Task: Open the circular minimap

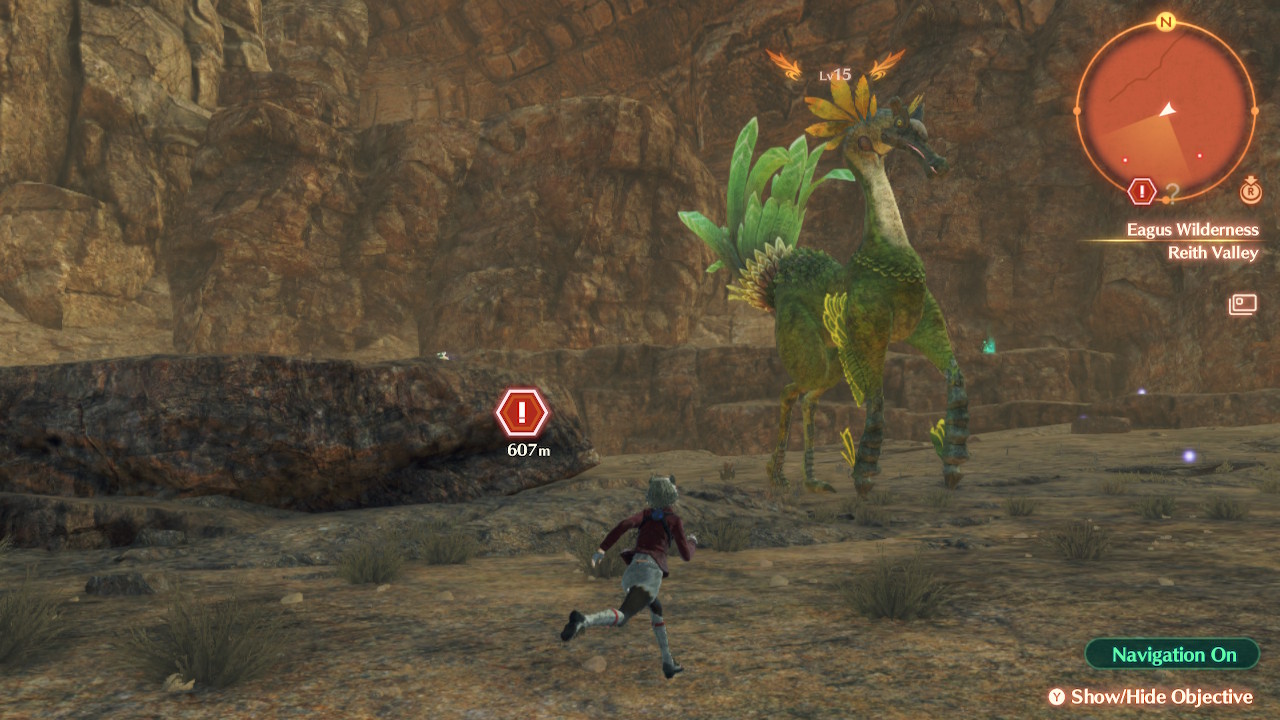Action: [x=1165, y=111]
